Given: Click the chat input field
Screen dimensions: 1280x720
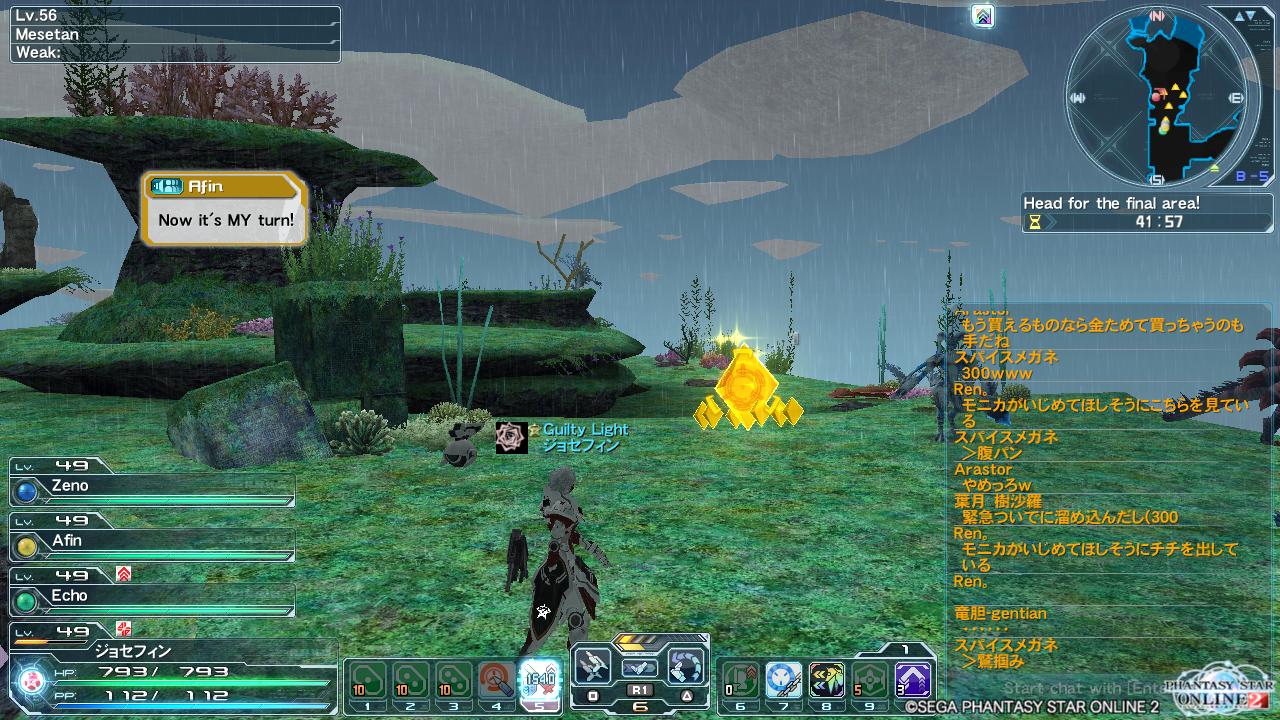Looking at the screenshot, I should 1080,688.
